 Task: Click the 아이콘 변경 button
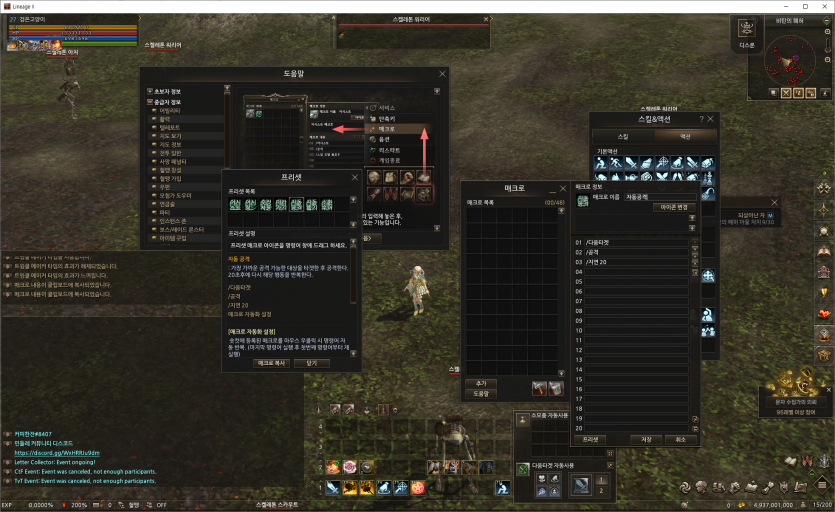[675, 207]
